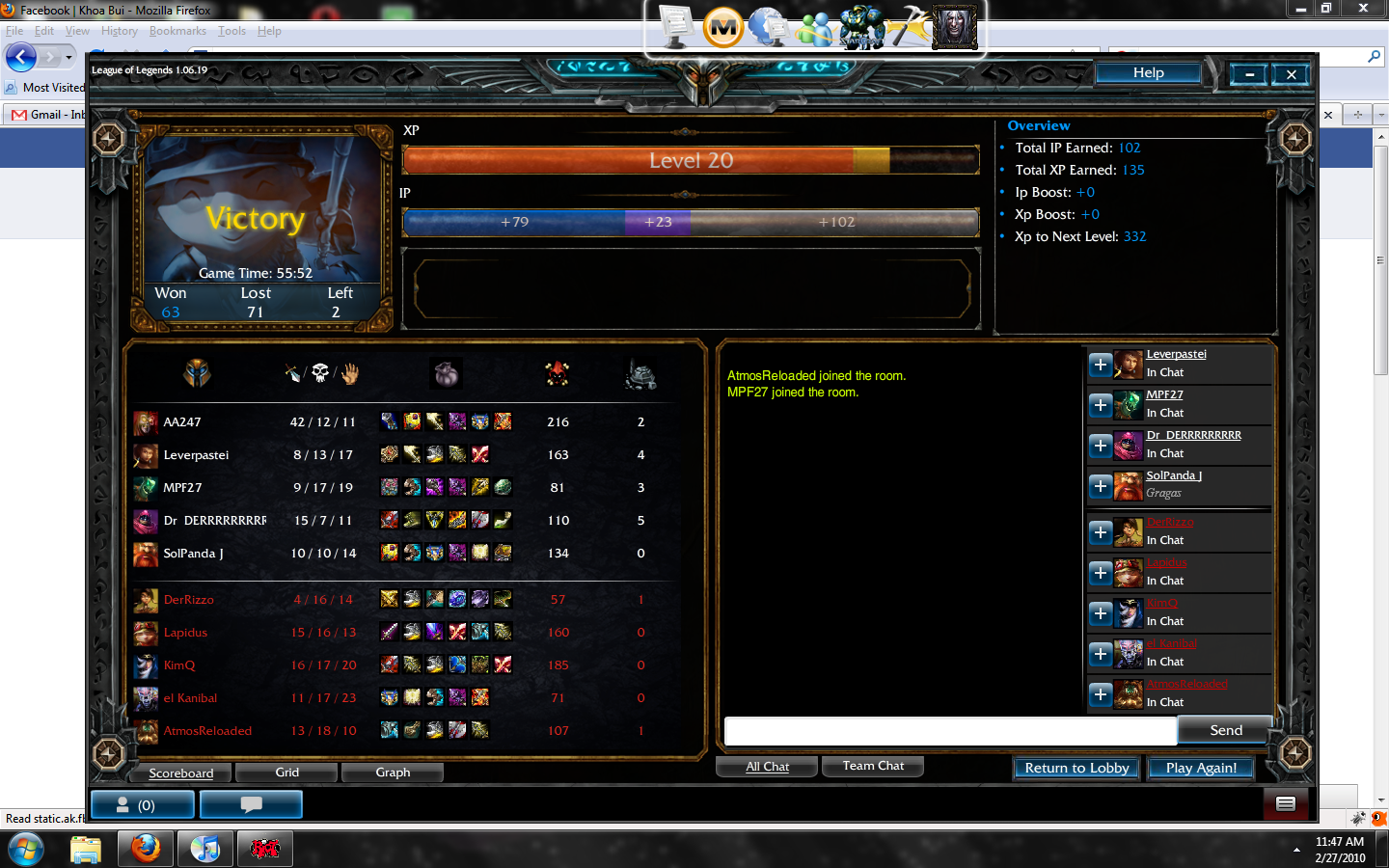Send the chat message
Image resolution: width=1389 pixels, height=868 pixels.
[1225, 731]
